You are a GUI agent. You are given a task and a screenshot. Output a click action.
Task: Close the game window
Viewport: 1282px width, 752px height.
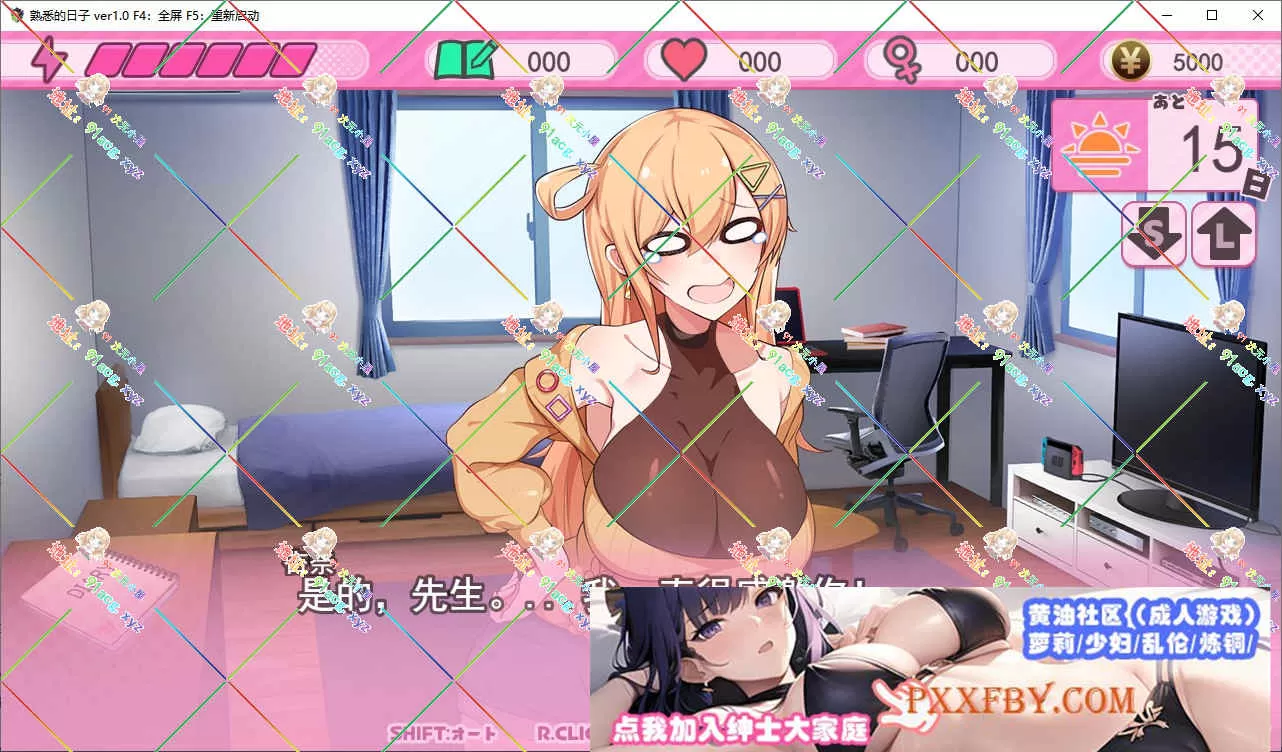pyautogui.click(x=1257, y=15)
